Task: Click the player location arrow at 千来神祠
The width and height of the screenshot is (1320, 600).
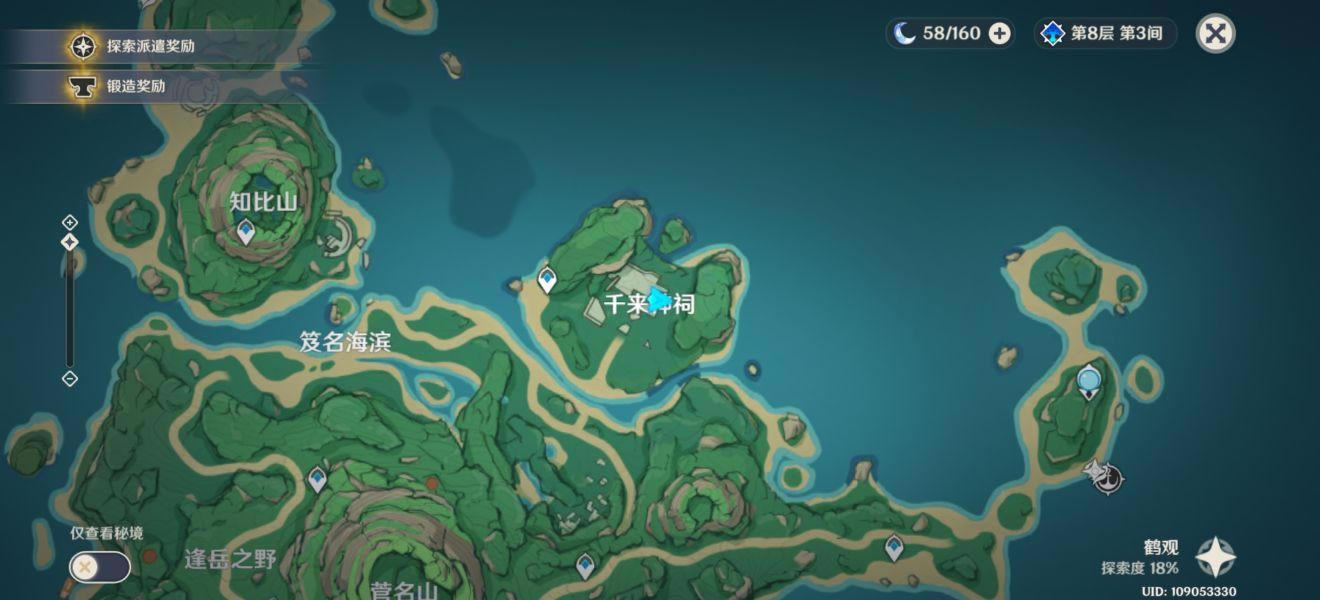Action: click(x=657, y=299)
